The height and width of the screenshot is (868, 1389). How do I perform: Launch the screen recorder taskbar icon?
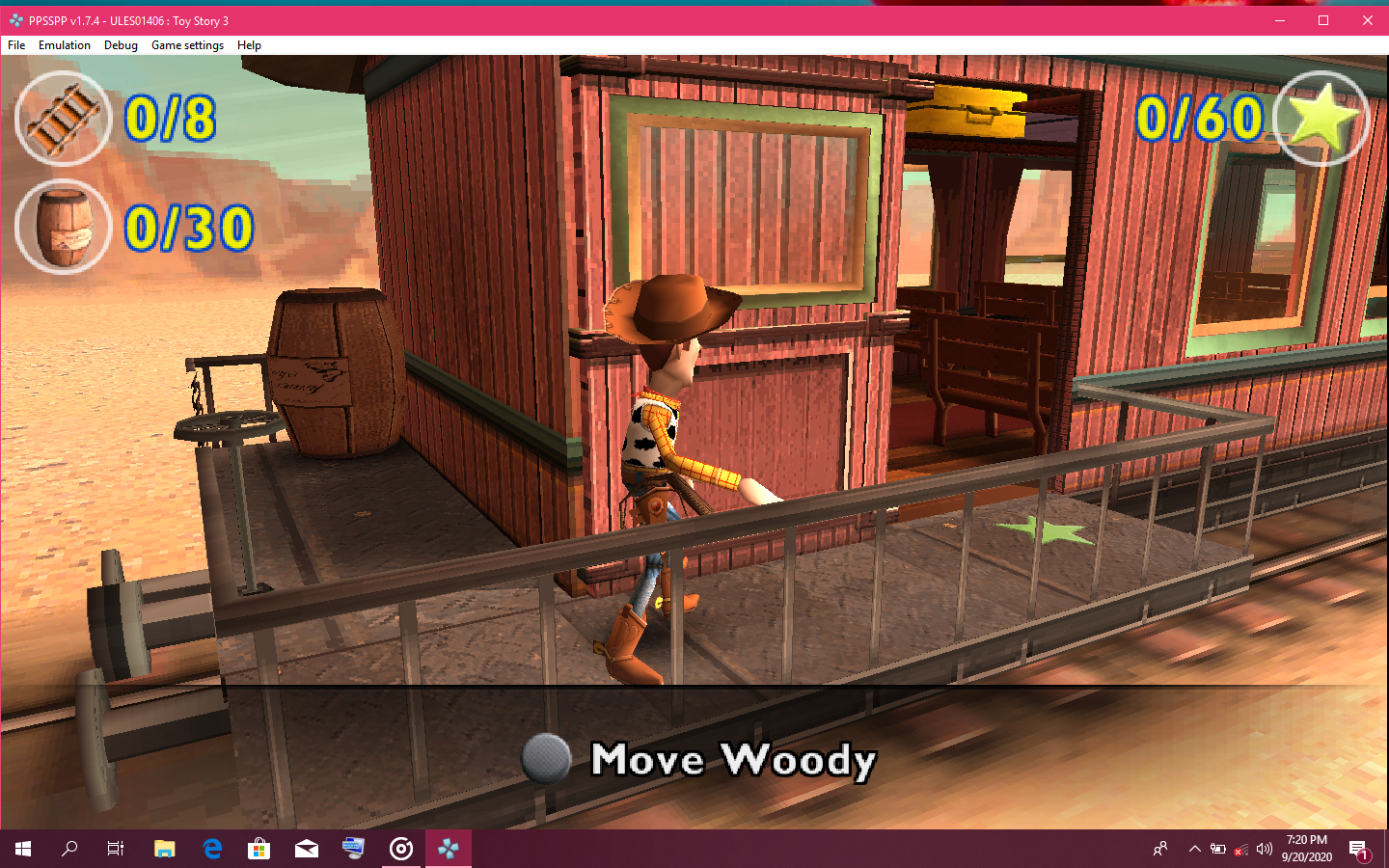click(401, 849)
